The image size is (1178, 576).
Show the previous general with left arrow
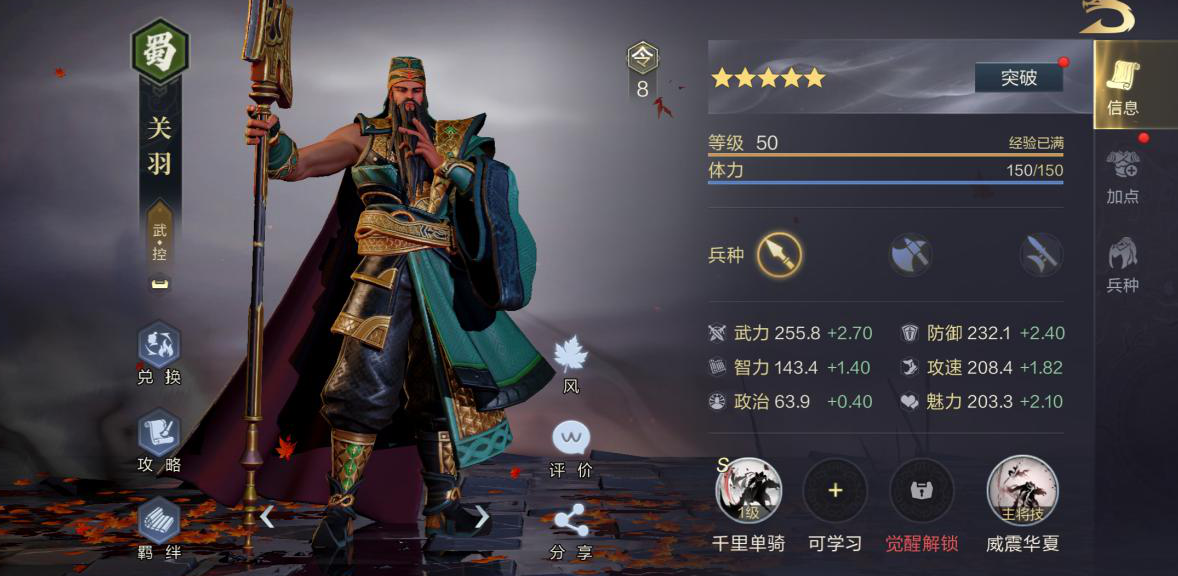[267, 516]
